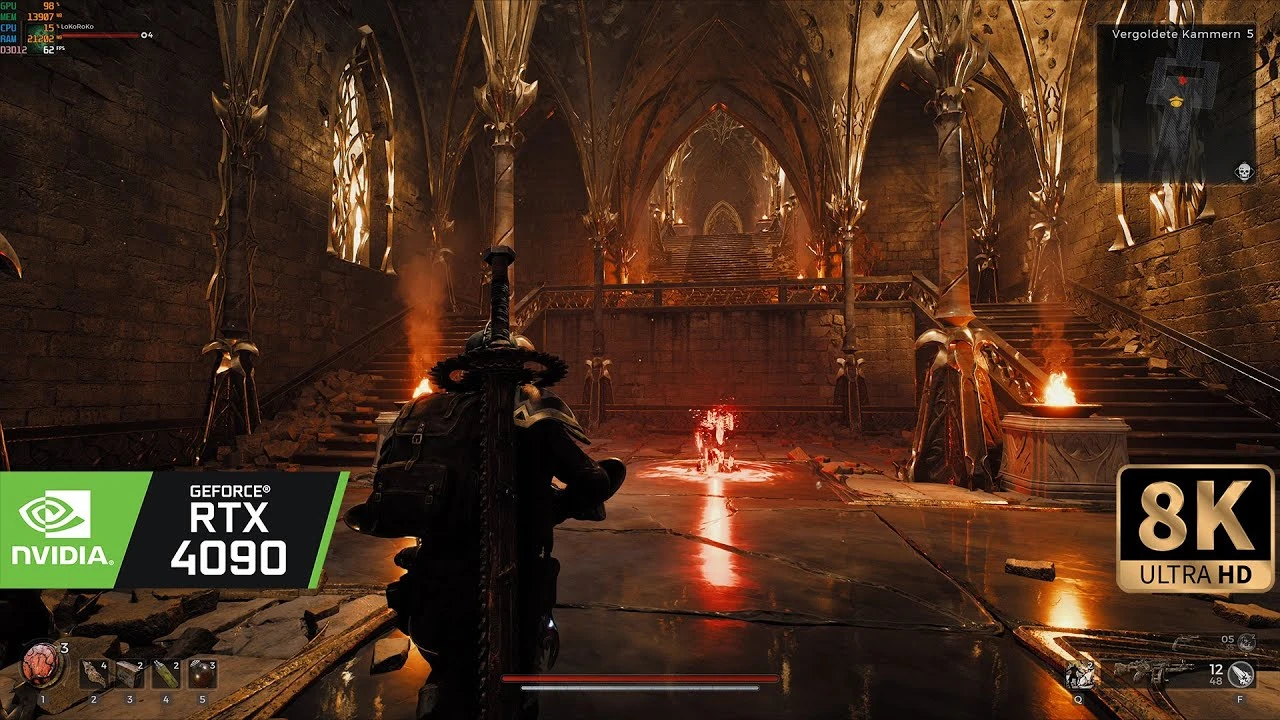Select the pistol sidearm icon showing 05 ammo
This screenshot has width=1280, height=720.
[x=1247, y=643]
